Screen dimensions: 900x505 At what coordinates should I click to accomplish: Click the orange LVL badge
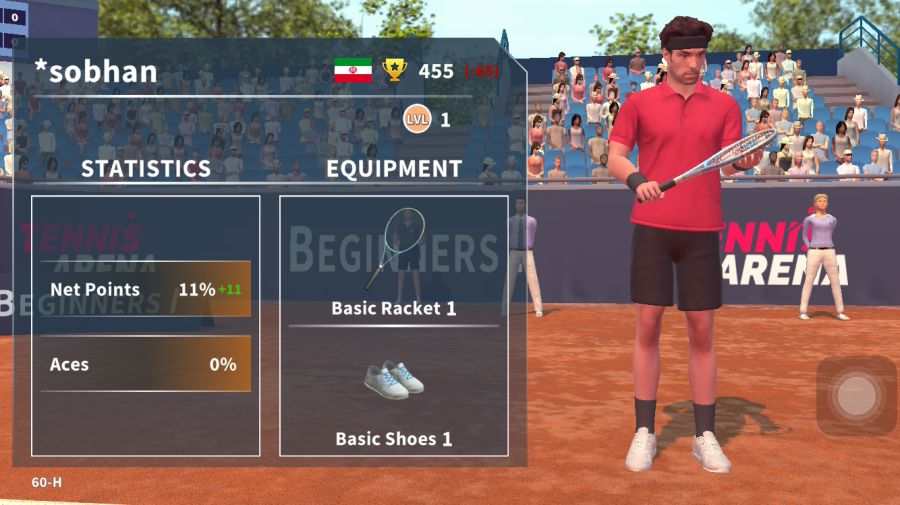click(417, 120)
